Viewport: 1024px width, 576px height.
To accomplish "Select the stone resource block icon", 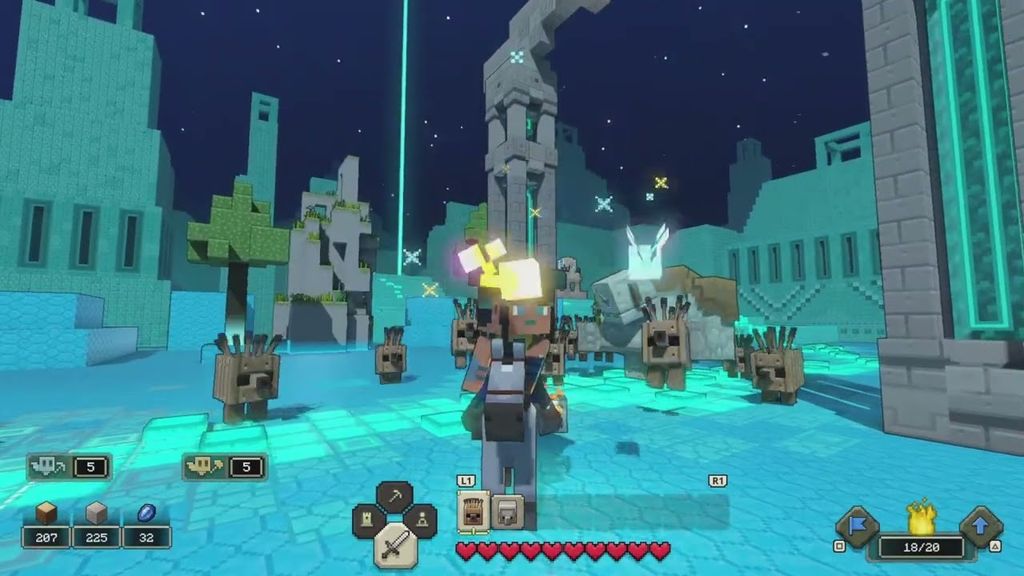I will click(96, 514).
